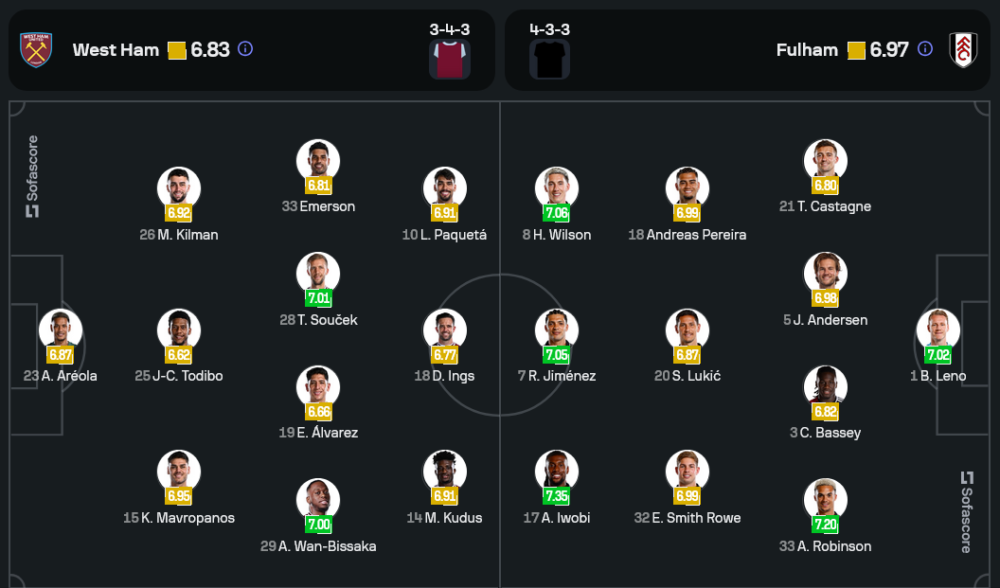
Task: View Andreas Pereira's player details
Action: click(x=687, y=190)
